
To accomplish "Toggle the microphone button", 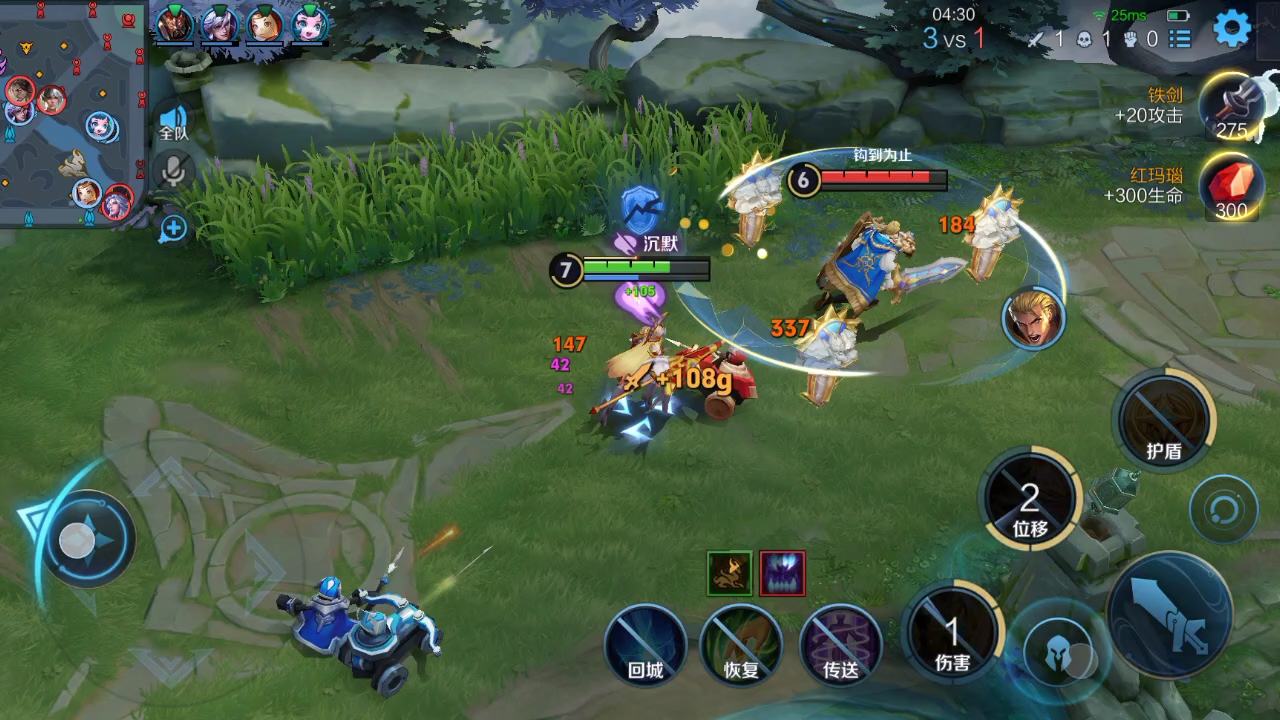I will [x=174, y=171].
